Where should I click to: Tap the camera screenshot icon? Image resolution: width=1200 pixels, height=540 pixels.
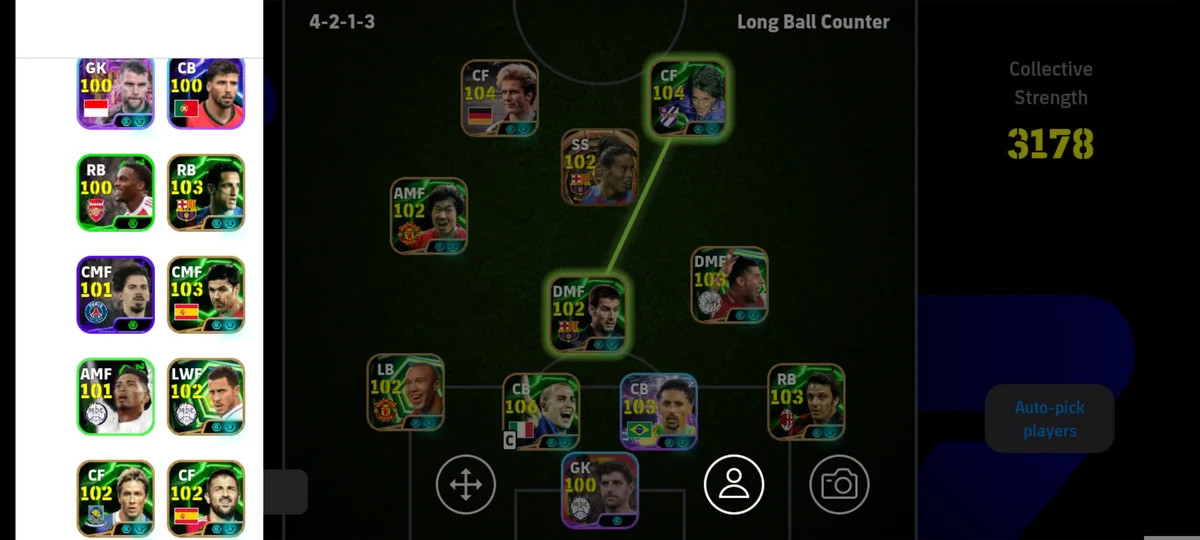839,485
